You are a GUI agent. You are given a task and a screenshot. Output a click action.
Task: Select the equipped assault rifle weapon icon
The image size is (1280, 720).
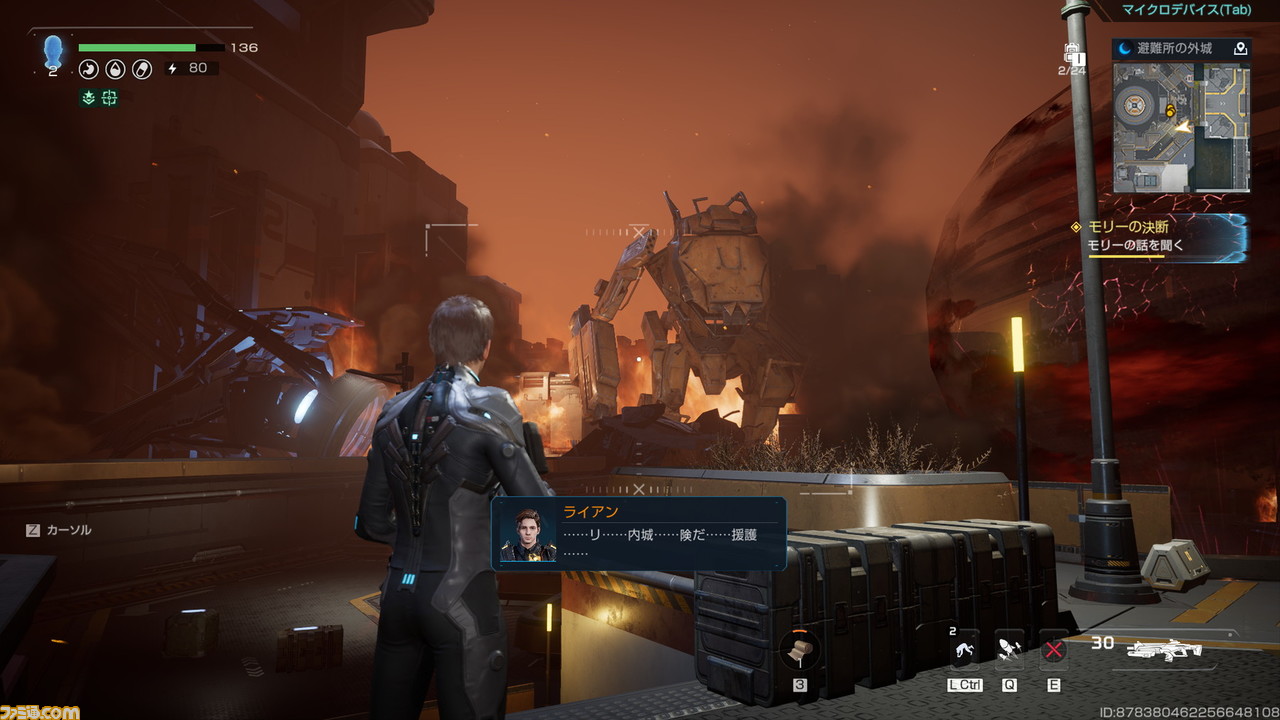1164,650
